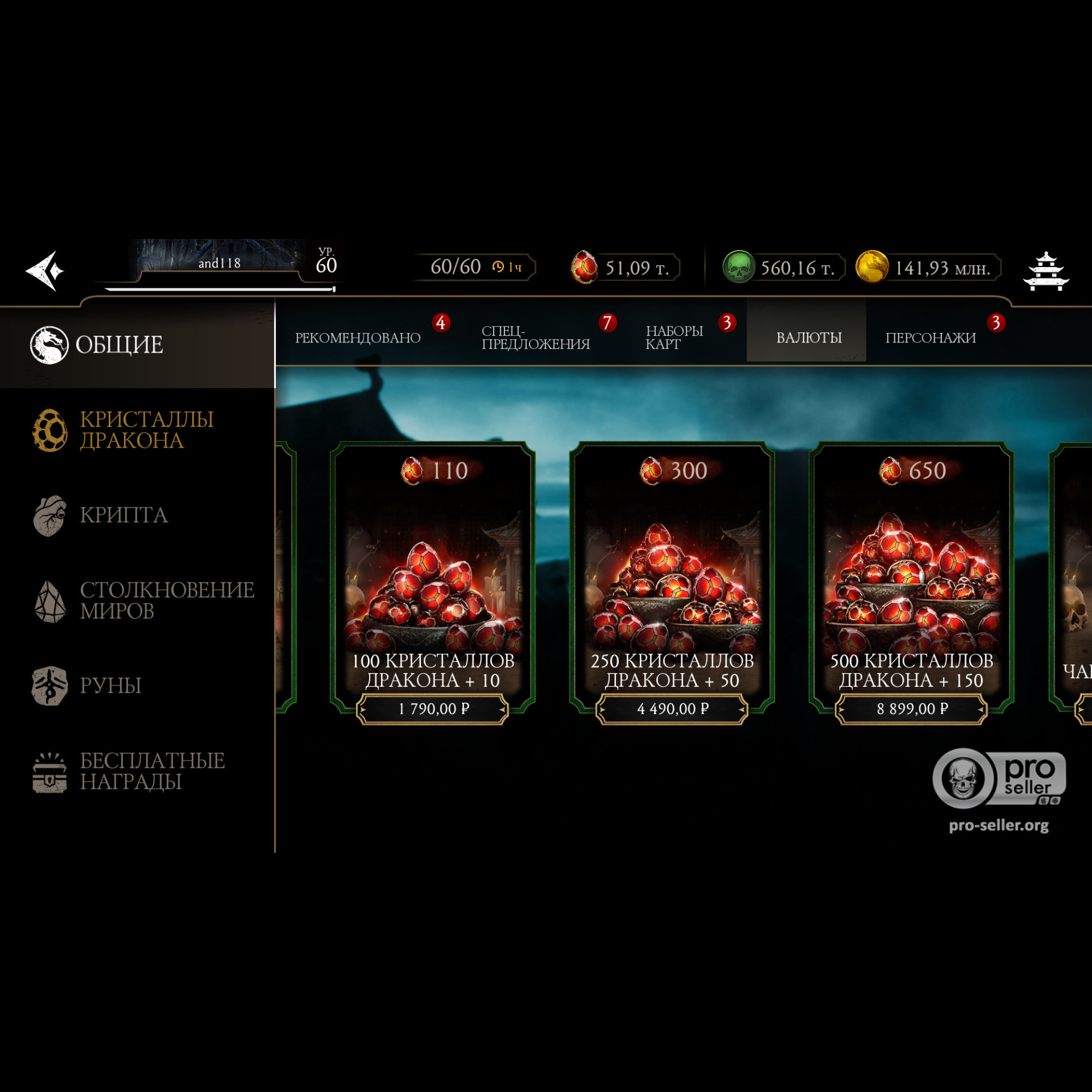Choose the Крипта category

[123, 515]
